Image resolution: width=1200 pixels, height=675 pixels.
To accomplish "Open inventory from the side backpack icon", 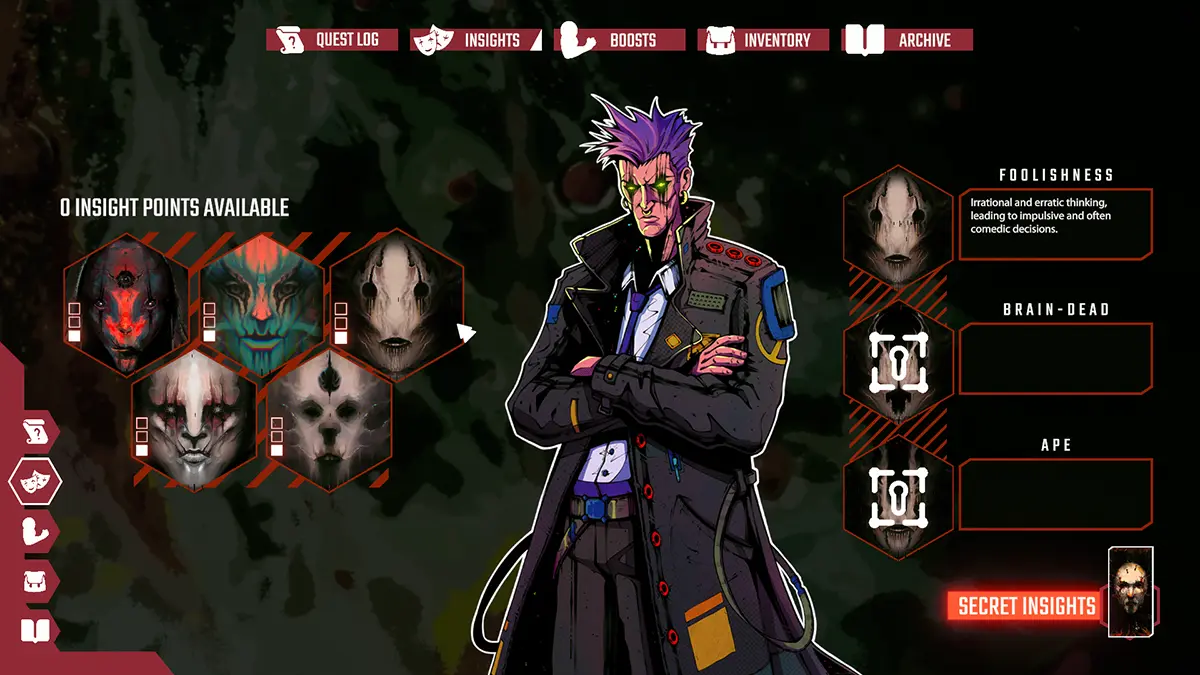I will coord(37,580).
